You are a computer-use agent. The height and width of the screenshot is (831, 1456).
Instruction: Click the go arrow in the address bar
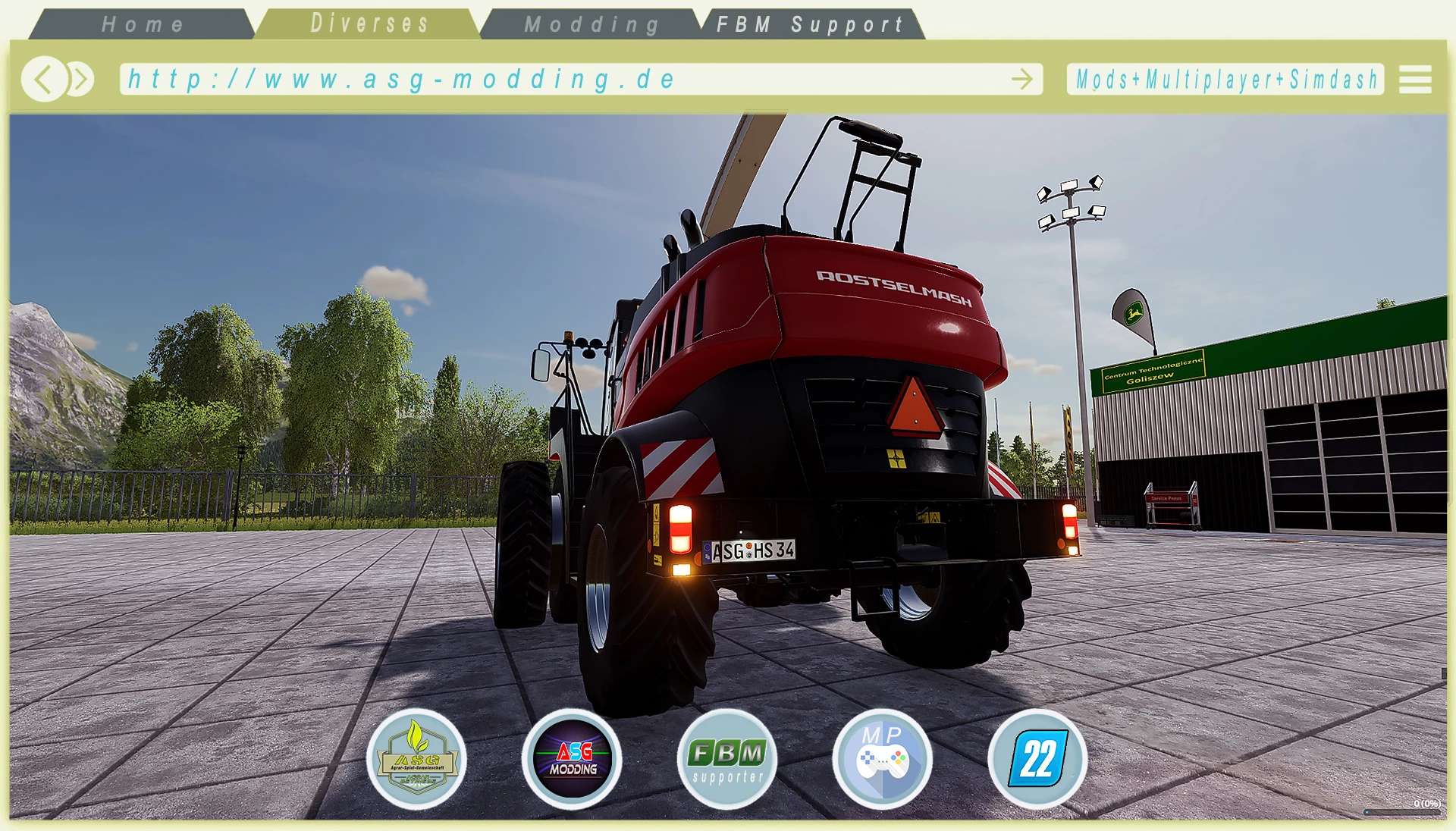click(x=1021, y=79)
